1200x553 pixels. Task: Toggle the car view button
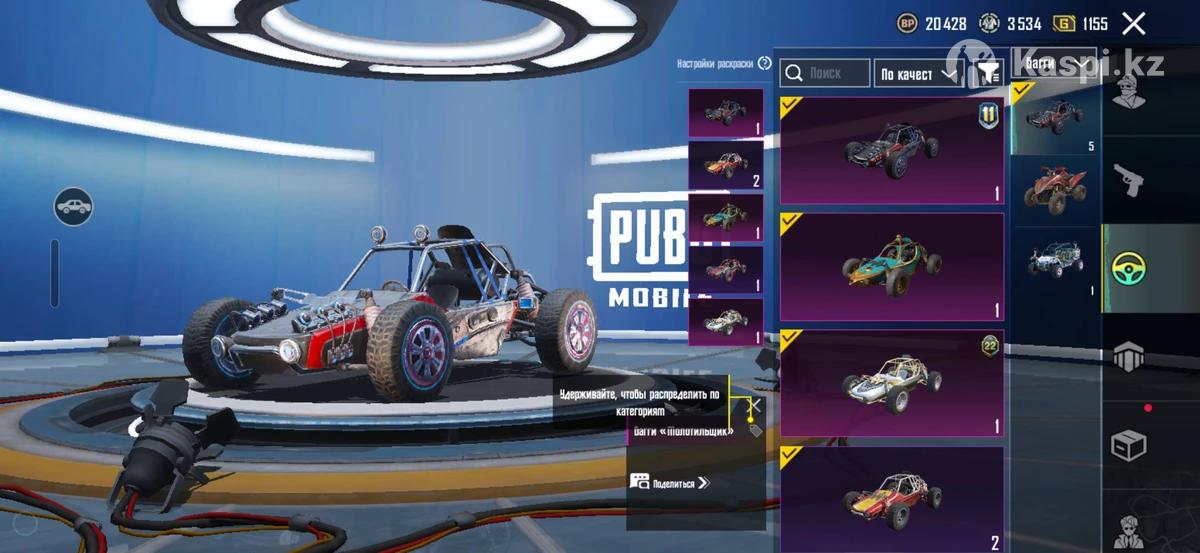point(73,207)
